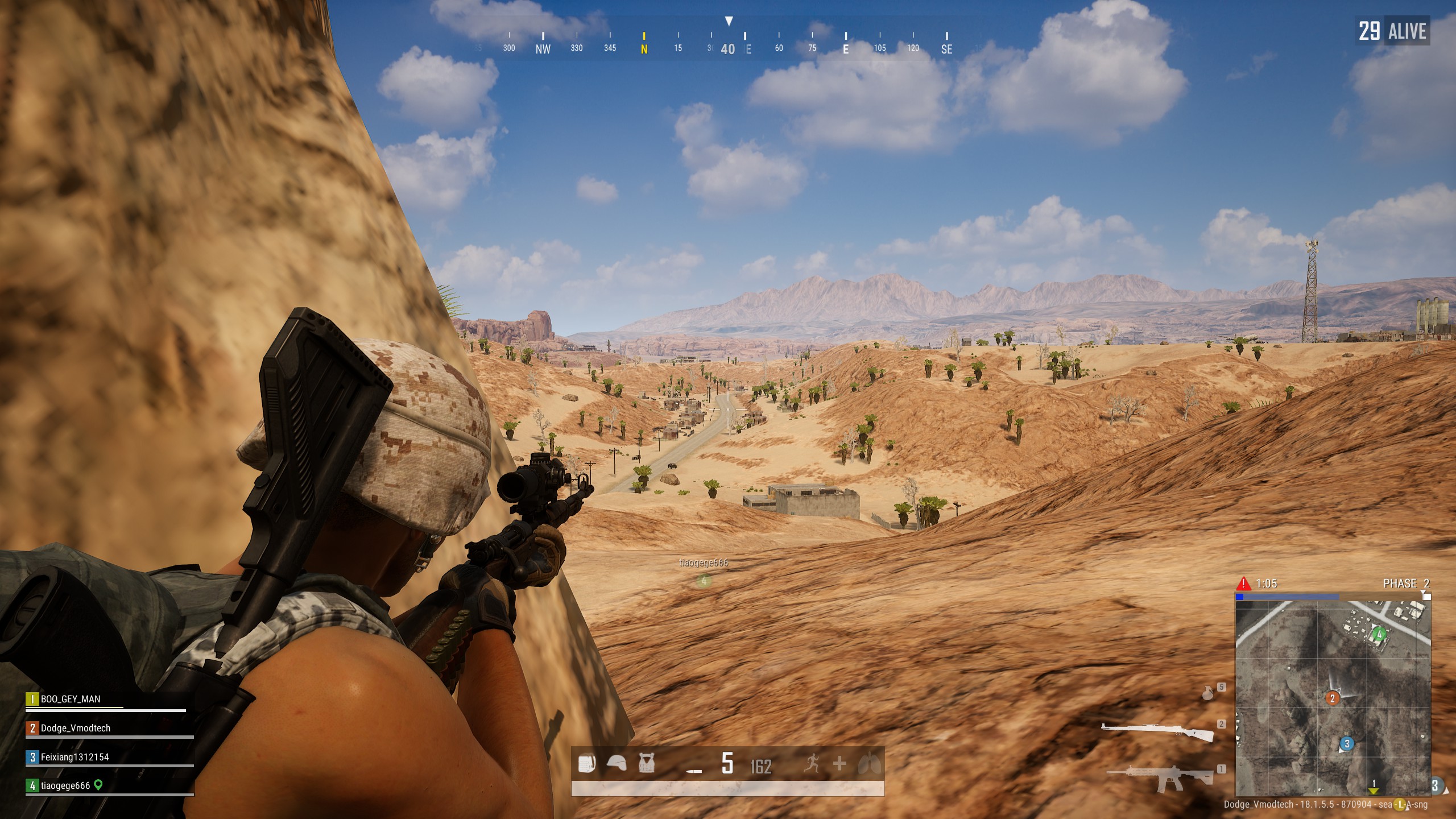The height and width of the screenshot is (819, 1456).
Task: Select the grenade in slot 5
Action: pos(1207,693)
